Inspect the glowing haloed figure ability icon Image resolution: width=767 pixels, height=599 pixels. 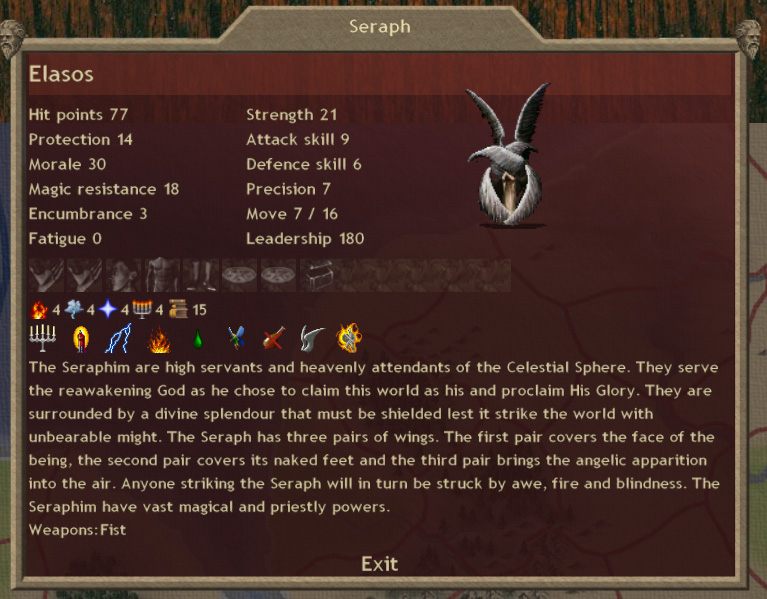click(x=81, y=339)
